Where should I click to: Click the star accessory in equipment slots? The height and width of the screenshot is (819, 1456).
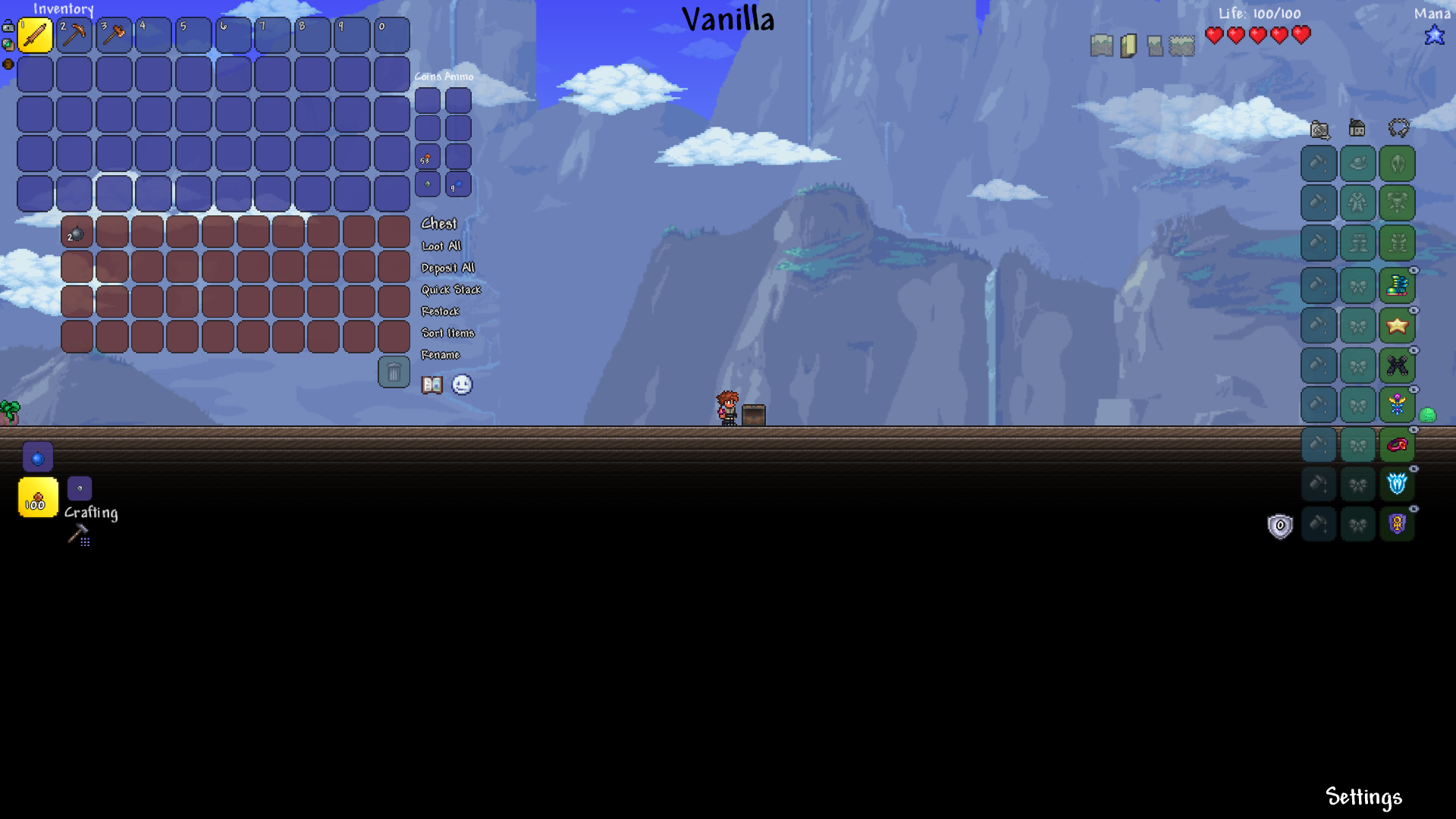coord(1398,325)
